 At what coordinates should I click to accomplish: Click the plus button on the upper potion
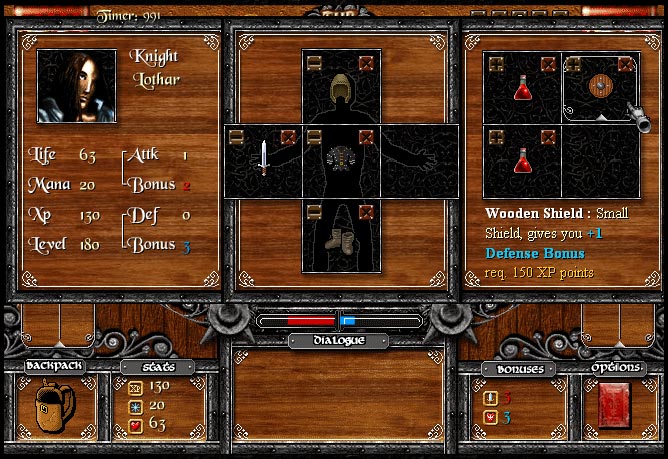coord(497,63)
